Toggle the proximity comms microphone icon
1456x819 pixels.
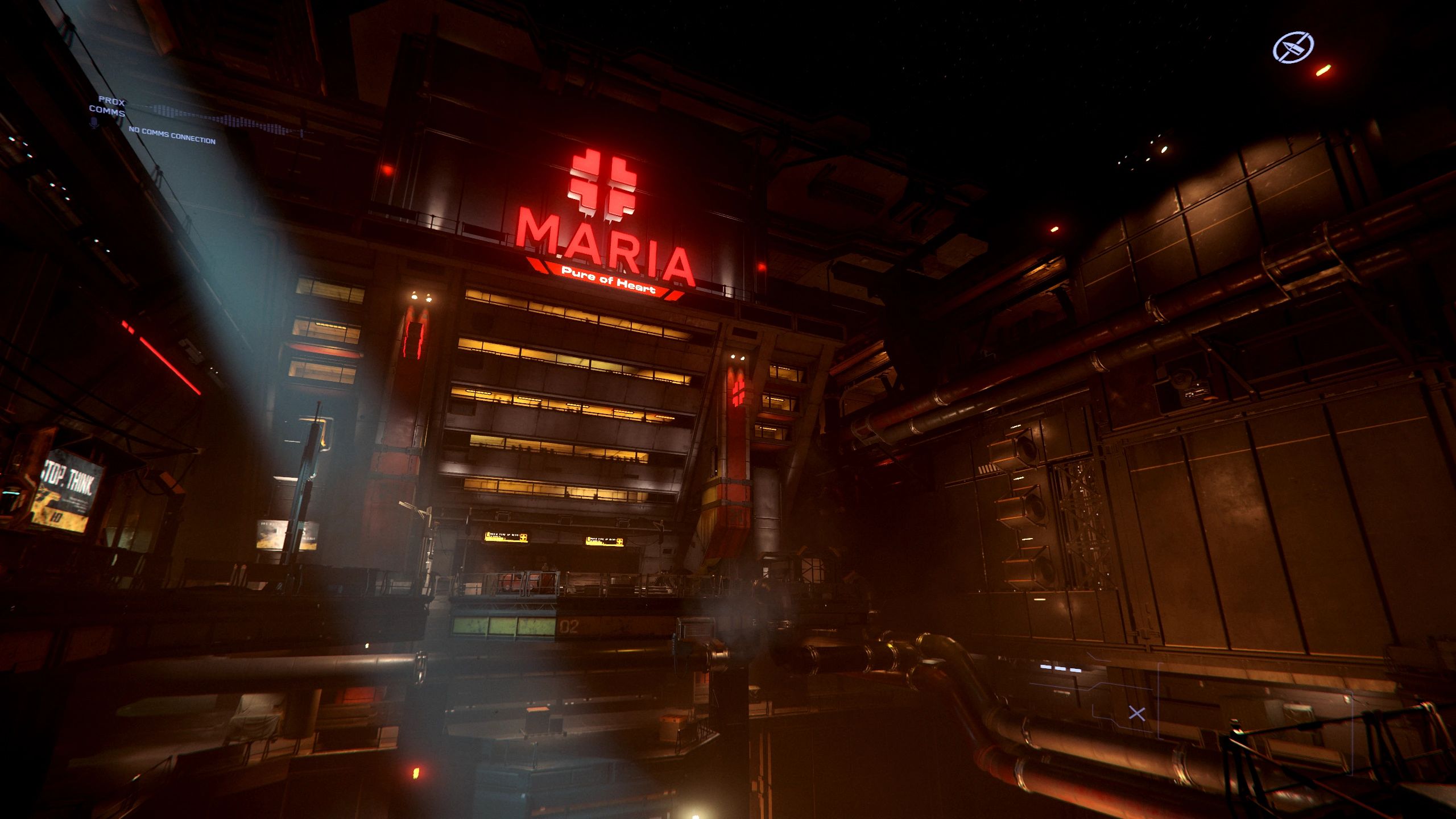[94, 122]
